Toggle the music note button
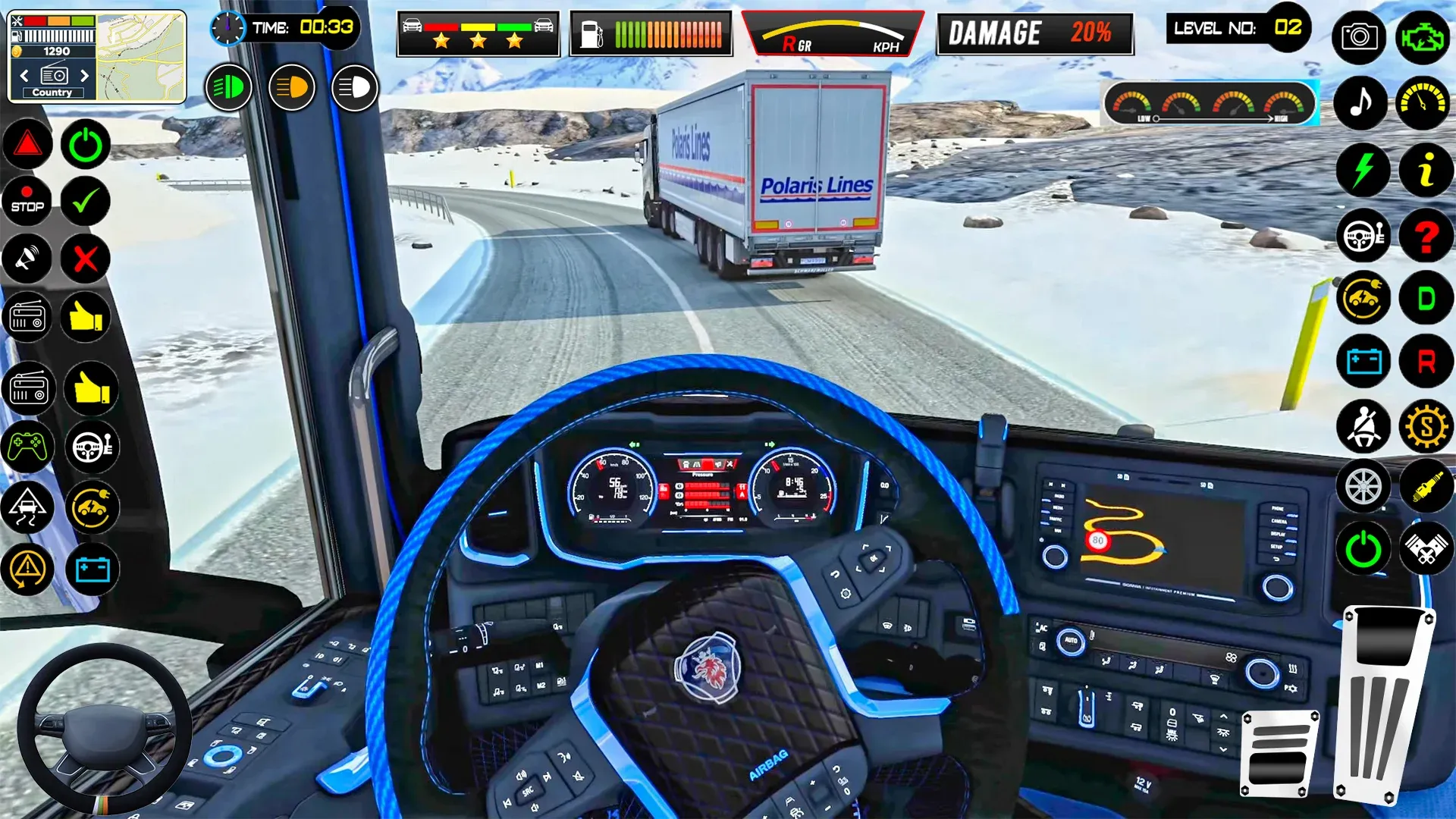This screenshot has height=819, width=1456. tap(1361, 102)
